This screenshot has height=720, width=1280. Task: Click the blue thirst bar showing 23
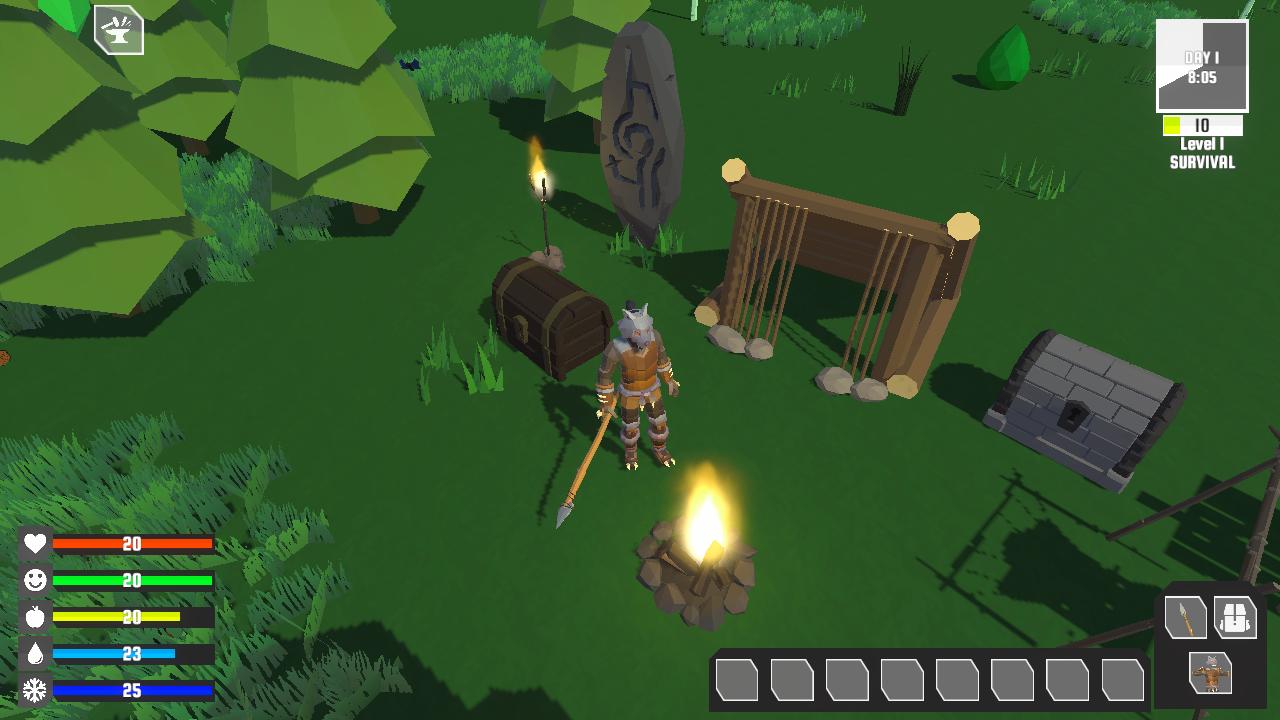click(x=133, y=652)
